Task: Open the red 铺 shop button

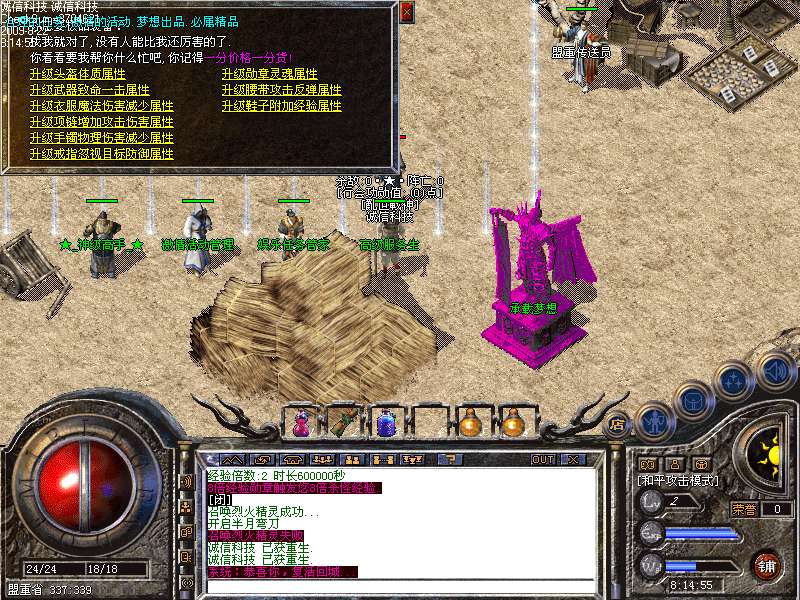Action: (x=767, y=563)
